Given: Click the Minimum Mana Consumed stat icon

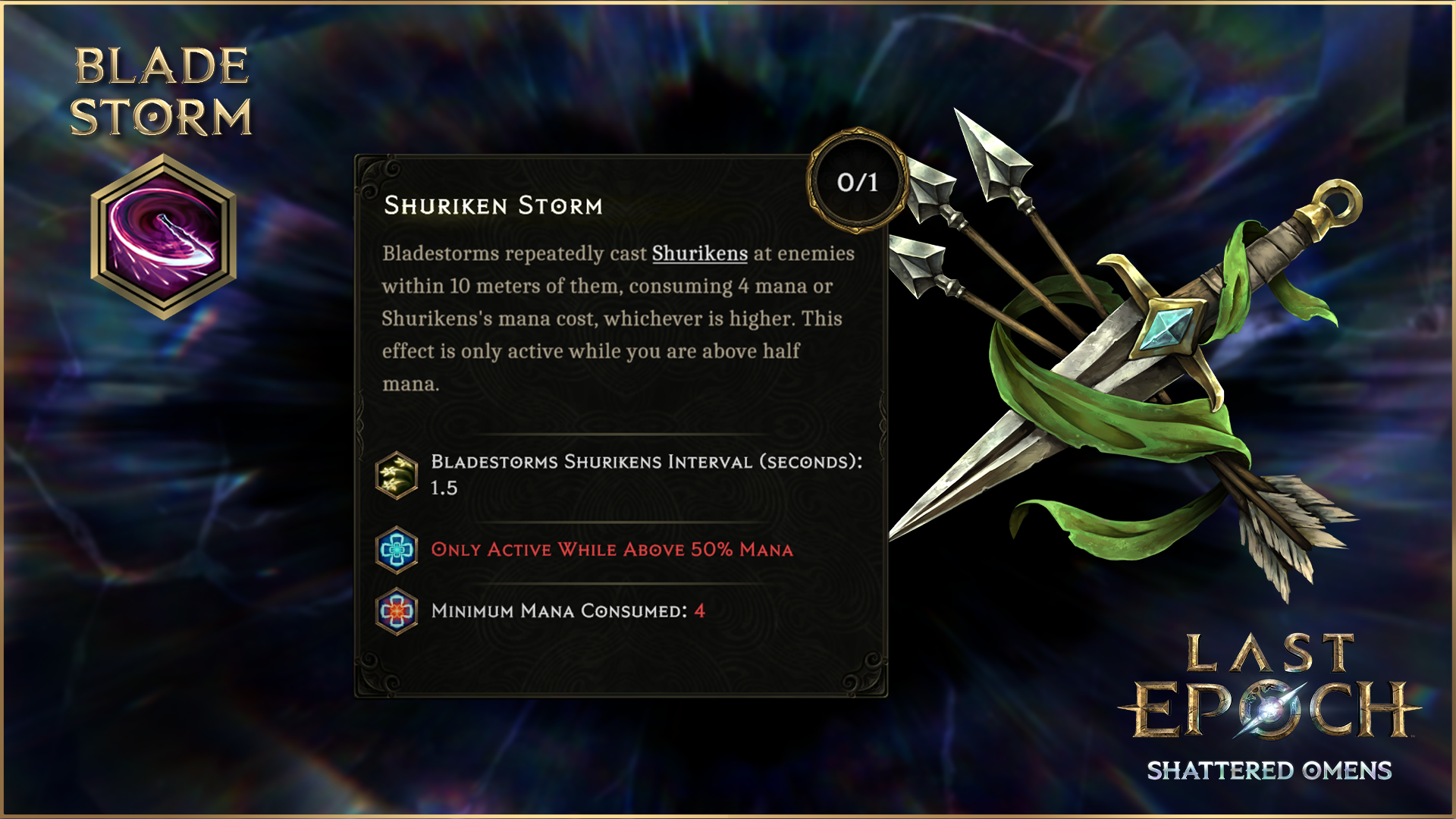Looking at the screenshot, I should (397, 611).
